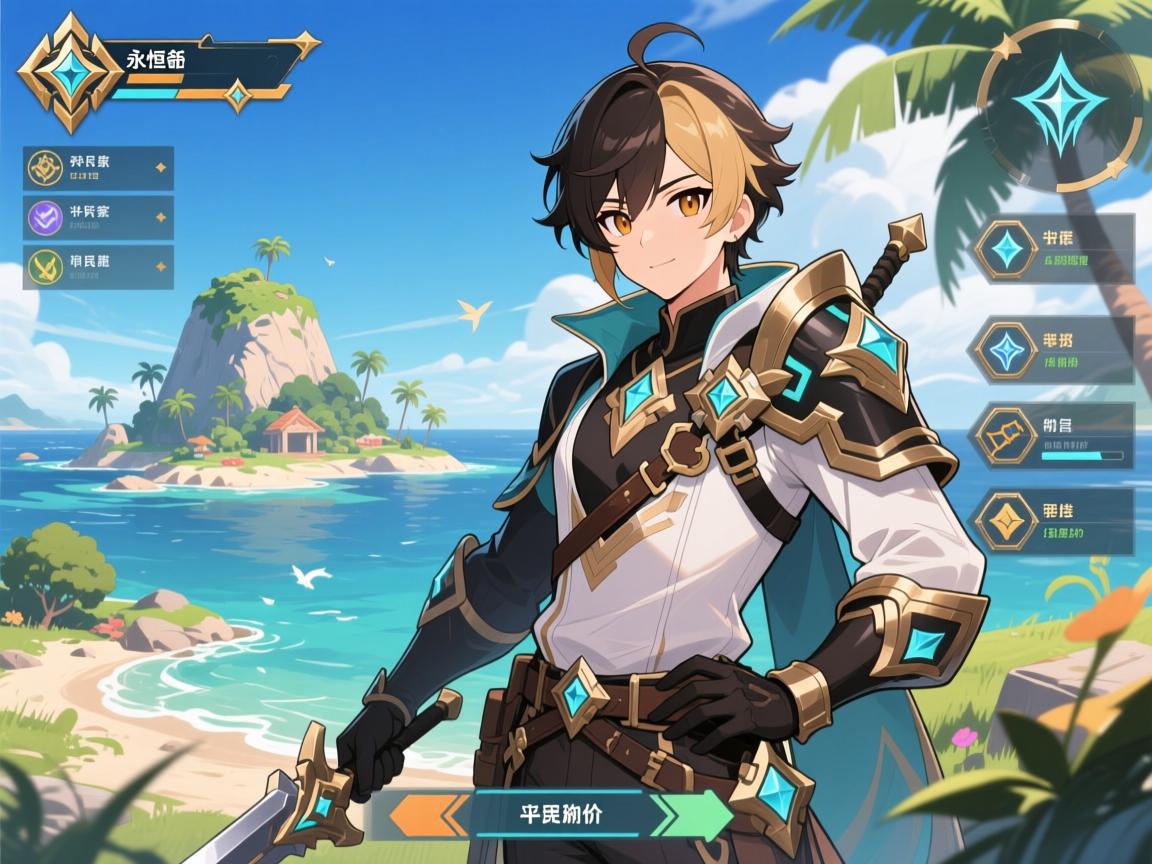Open the blue outlined star hexagon entry

point(1054,350)
